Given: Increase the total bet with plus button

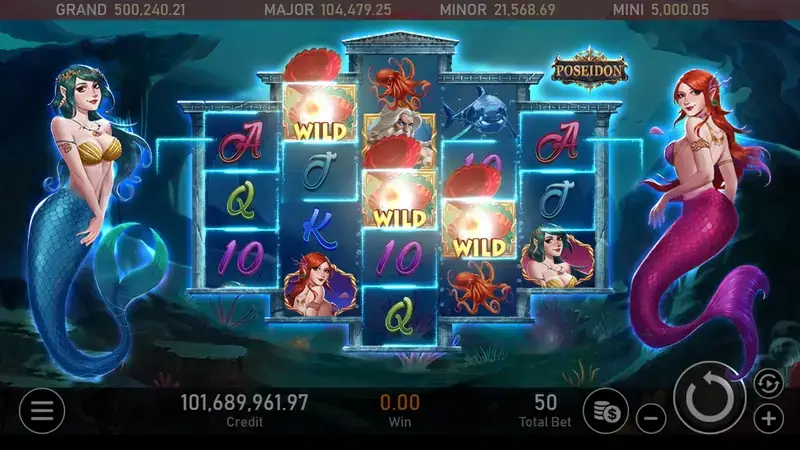Looking at the screenshot, I should (x=768, y=417).
